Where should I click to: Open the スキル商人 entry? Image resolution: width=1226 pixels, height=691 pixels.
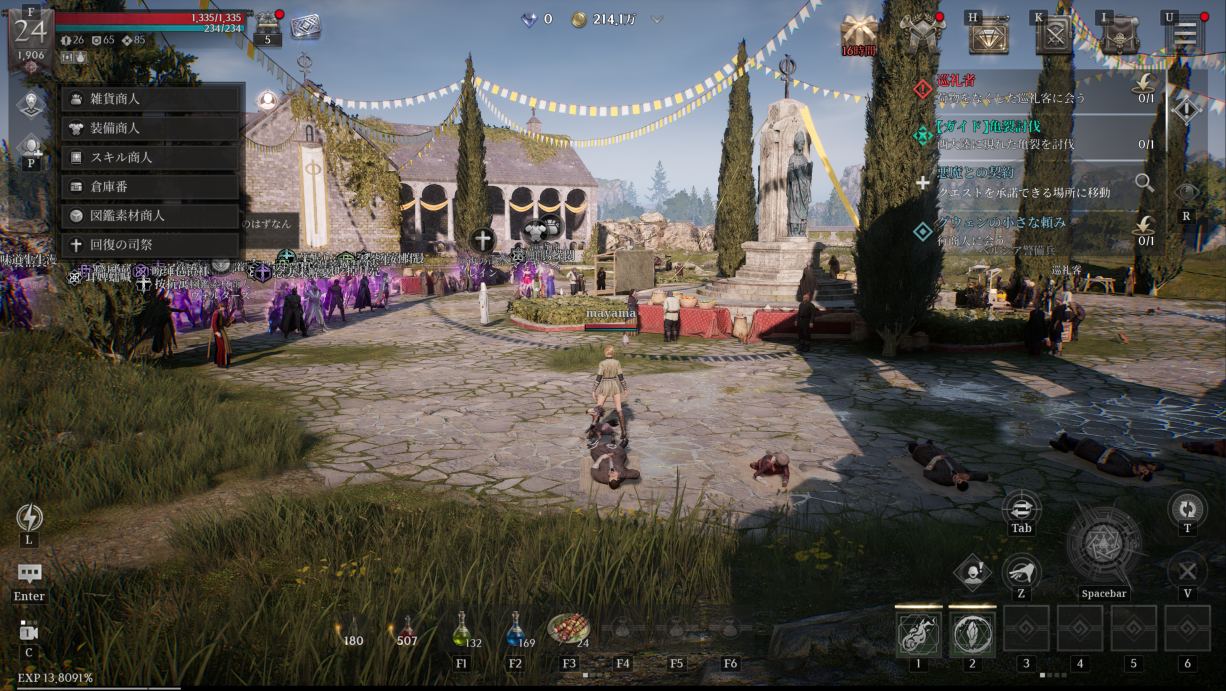coord(152,157)
